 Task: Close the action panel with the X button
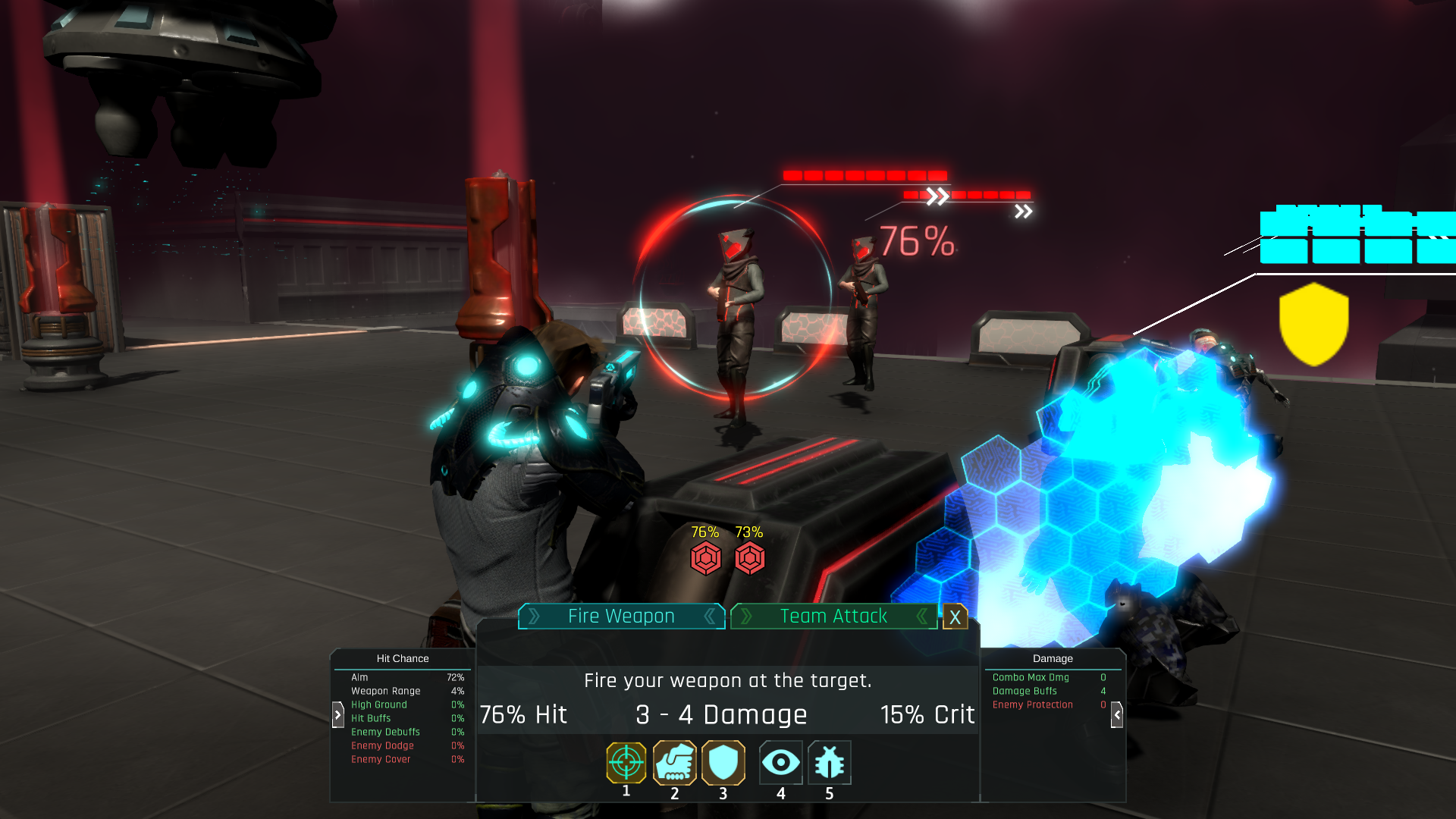[x=955, y=617]
